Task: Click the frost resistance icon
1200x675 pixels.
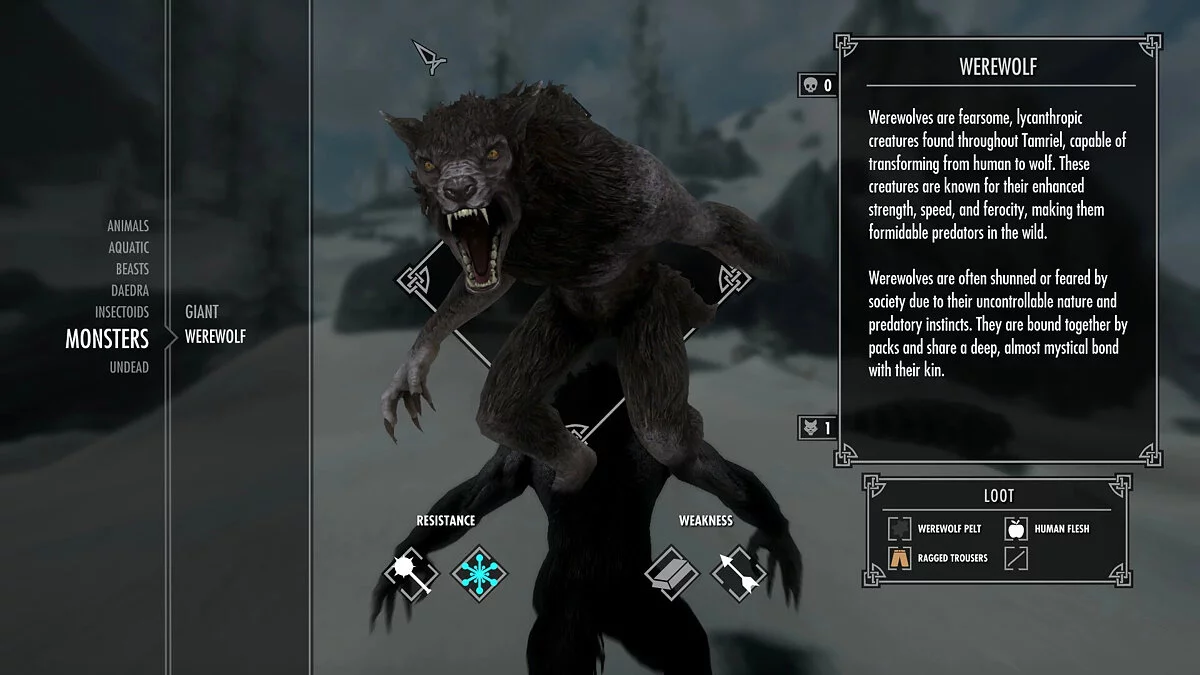Action: click(x=479, y=574)
